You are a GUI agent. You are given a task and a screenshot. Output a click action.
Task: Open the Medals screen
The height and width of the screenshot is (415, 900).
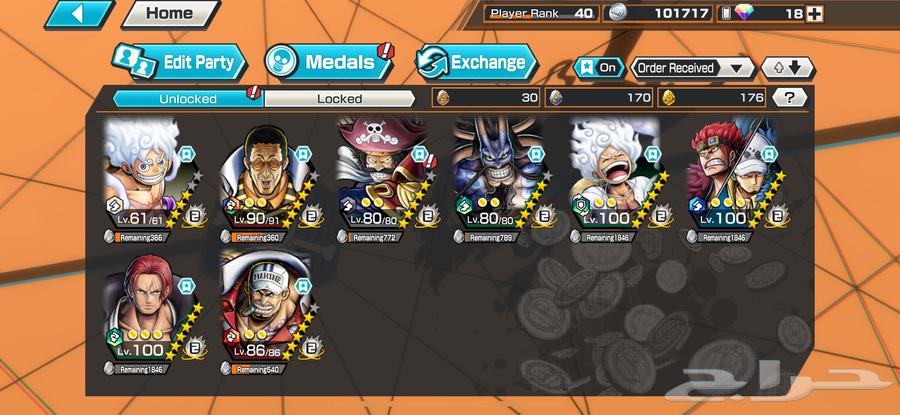coord(325,62)
